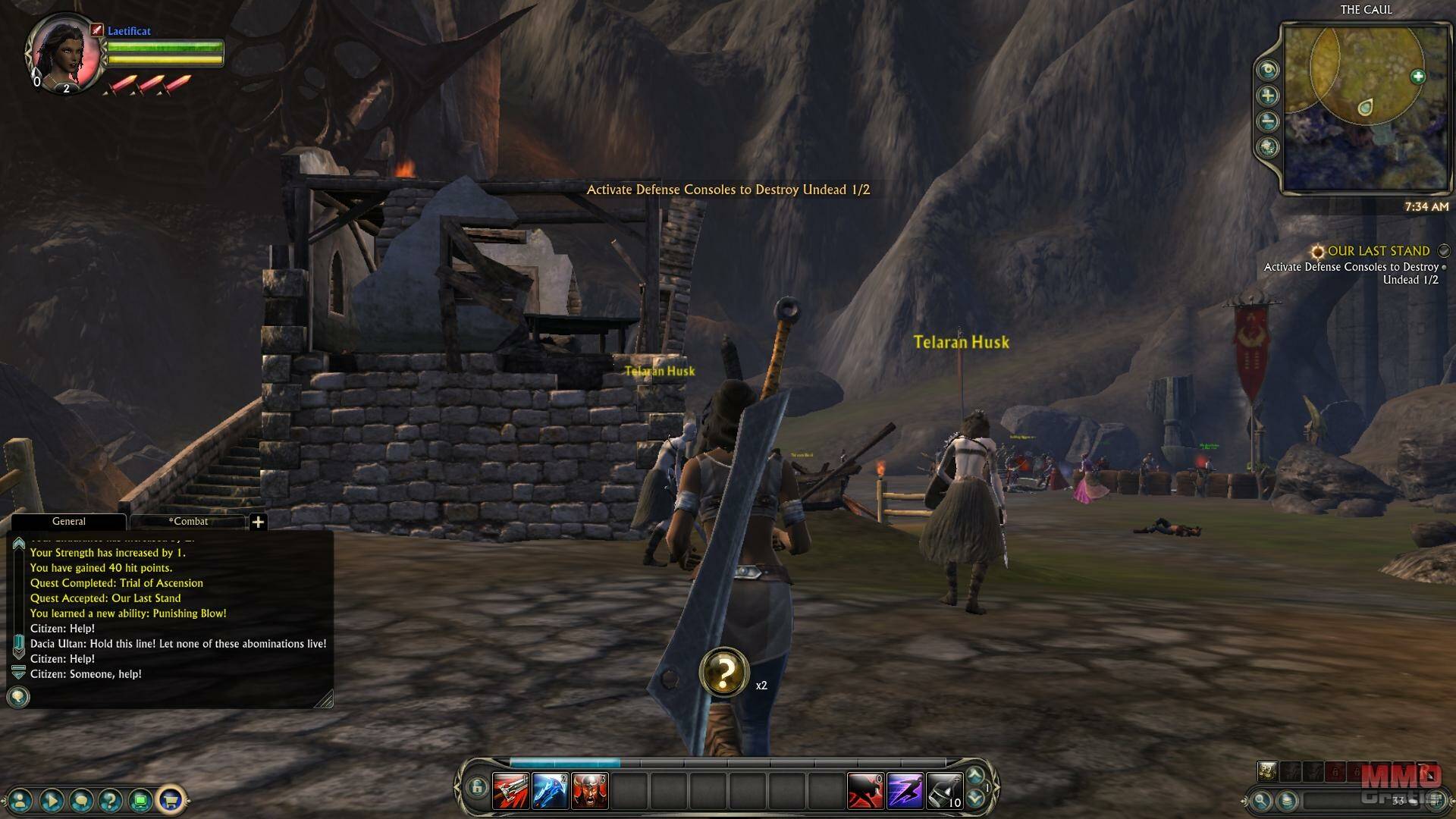This screenshot has width=1456, height=819.
Task: Select the Our Last Stand quest tracker
Action: [x=1378, y=251]
